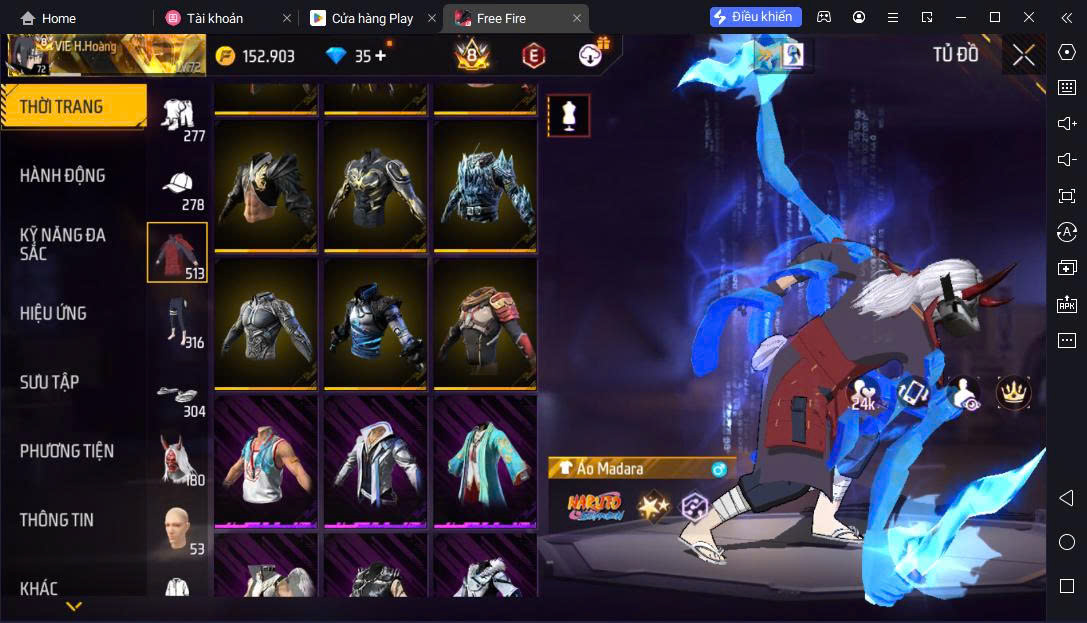Equip the spiky ice-blue armor top
Viewport: 1087px width, 623px height.
point(484,185)
